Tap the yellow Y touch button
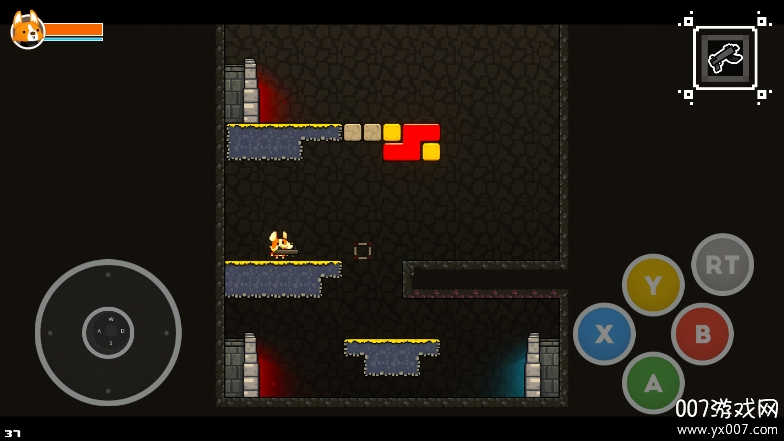This screenshot has width=784, height=441. click(x=653, y=285)
